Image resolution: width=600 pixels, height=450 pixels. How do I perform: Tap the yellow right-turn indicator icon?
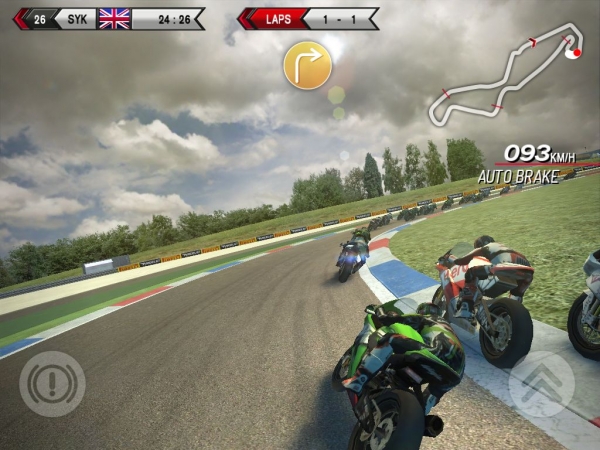307,65
